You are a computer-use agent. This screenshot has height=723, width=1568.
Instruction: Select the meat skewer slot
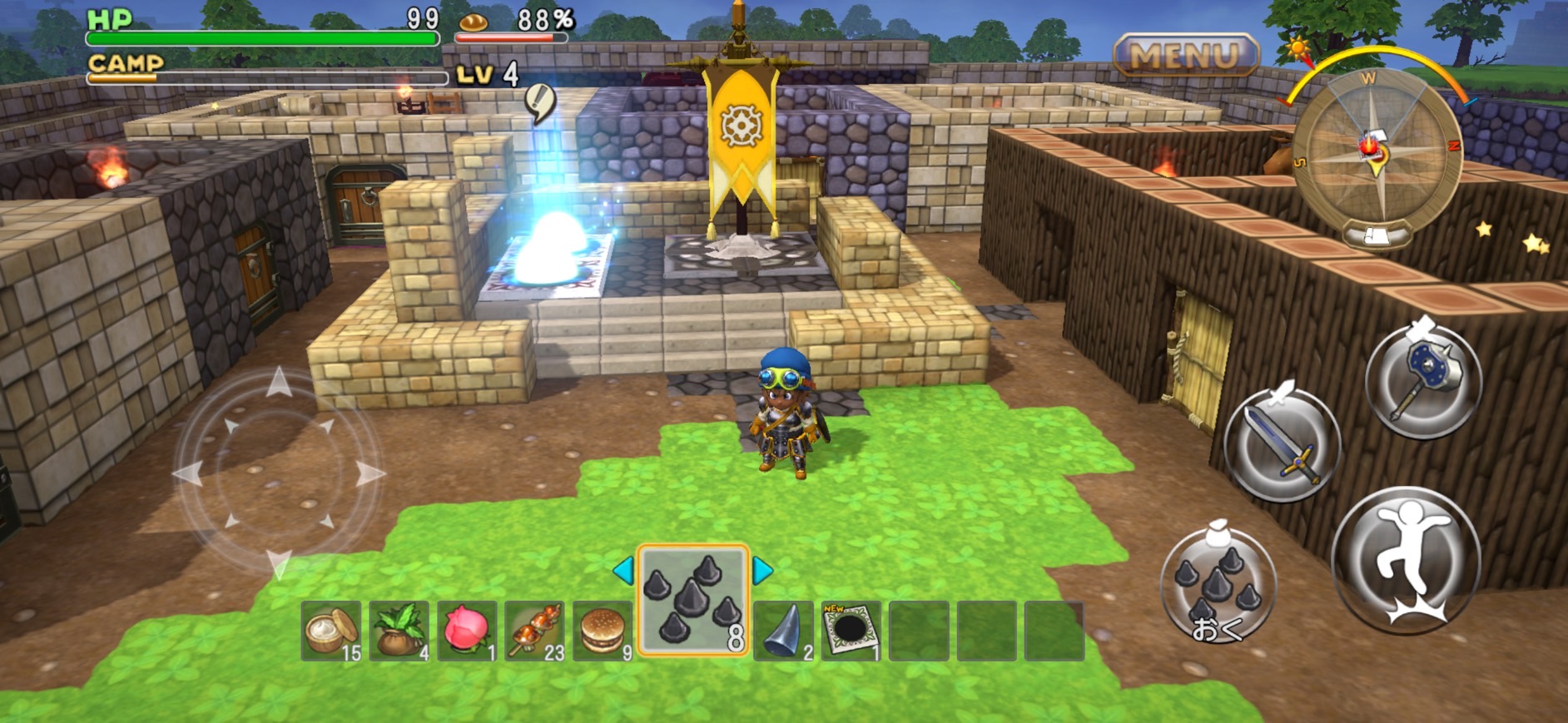[535, 631]
